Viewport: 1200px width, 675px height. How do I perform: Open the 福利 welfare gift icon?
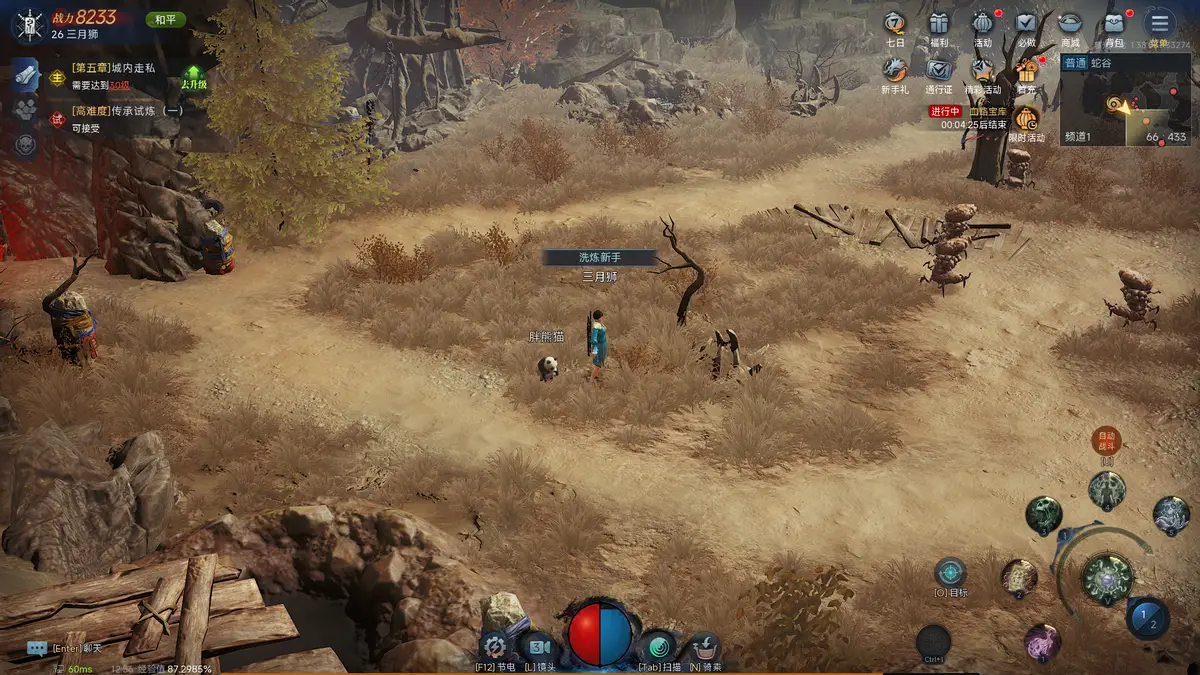click(x=938, y=24)
